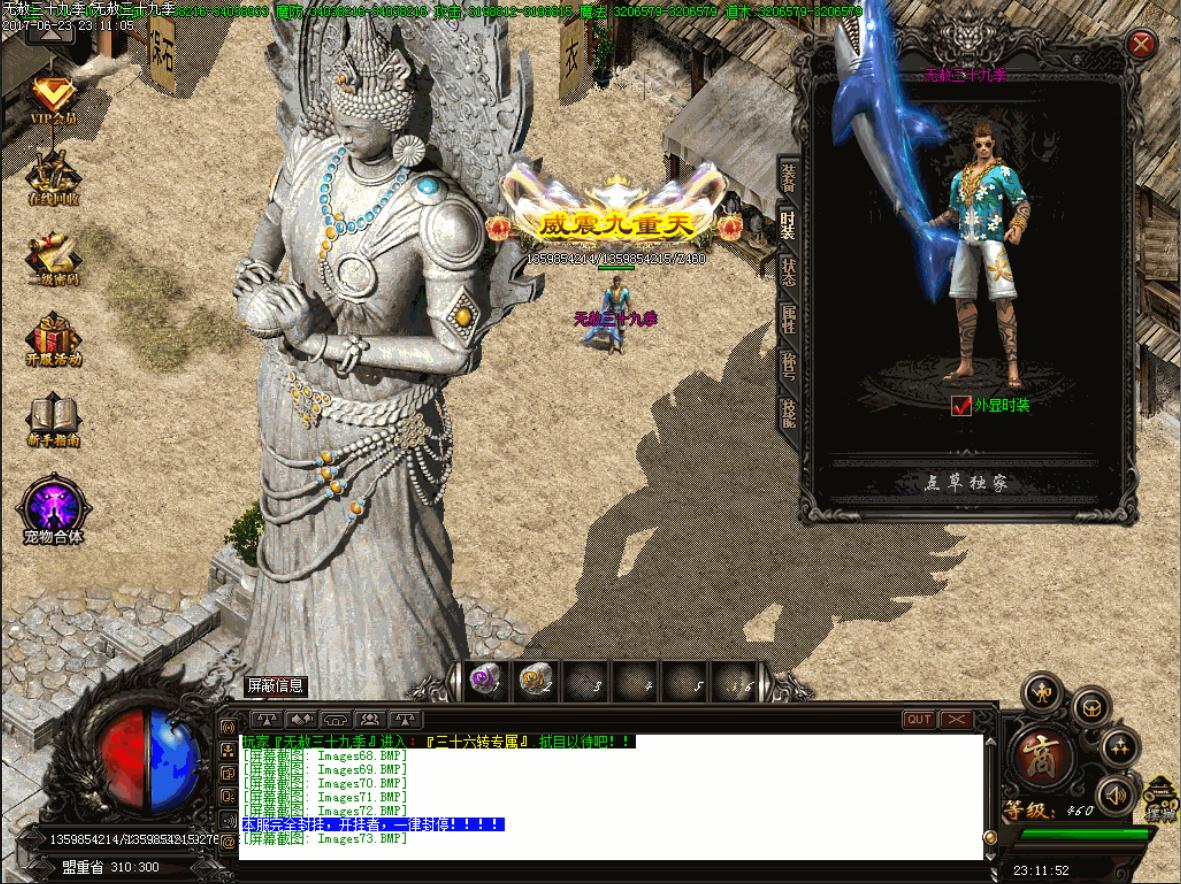Toggle the 外显时装 fashion display checkbox

[961, 405]
